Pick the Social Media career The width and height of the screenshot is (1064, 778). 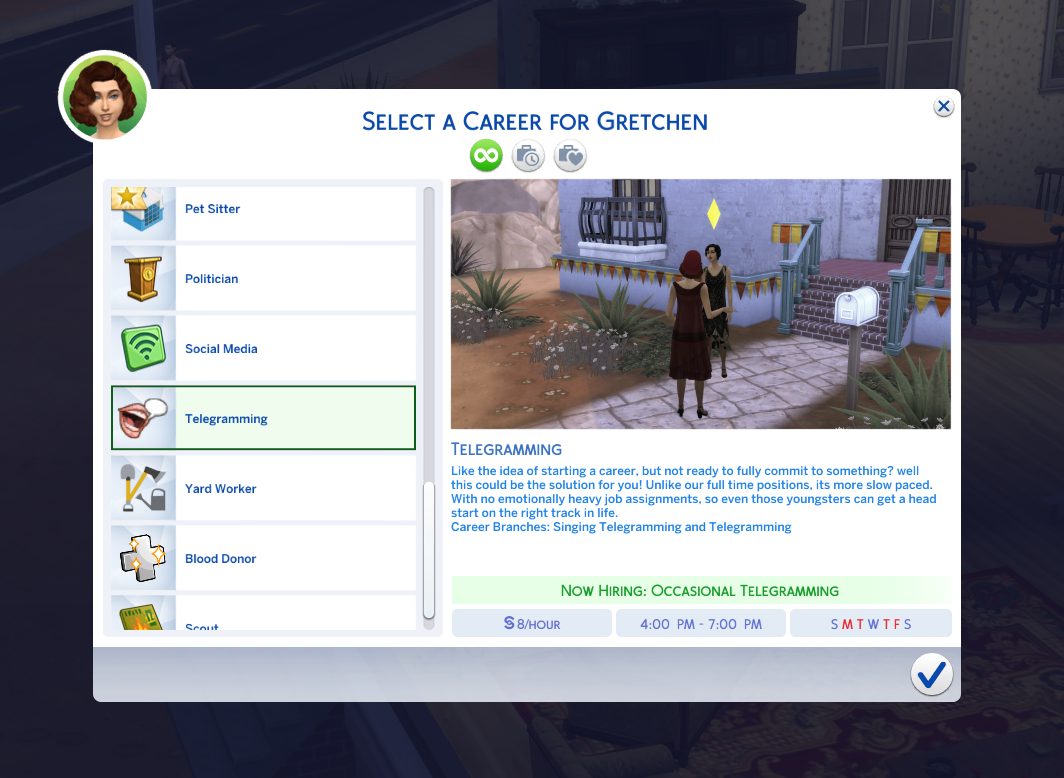tap(264, 349)
